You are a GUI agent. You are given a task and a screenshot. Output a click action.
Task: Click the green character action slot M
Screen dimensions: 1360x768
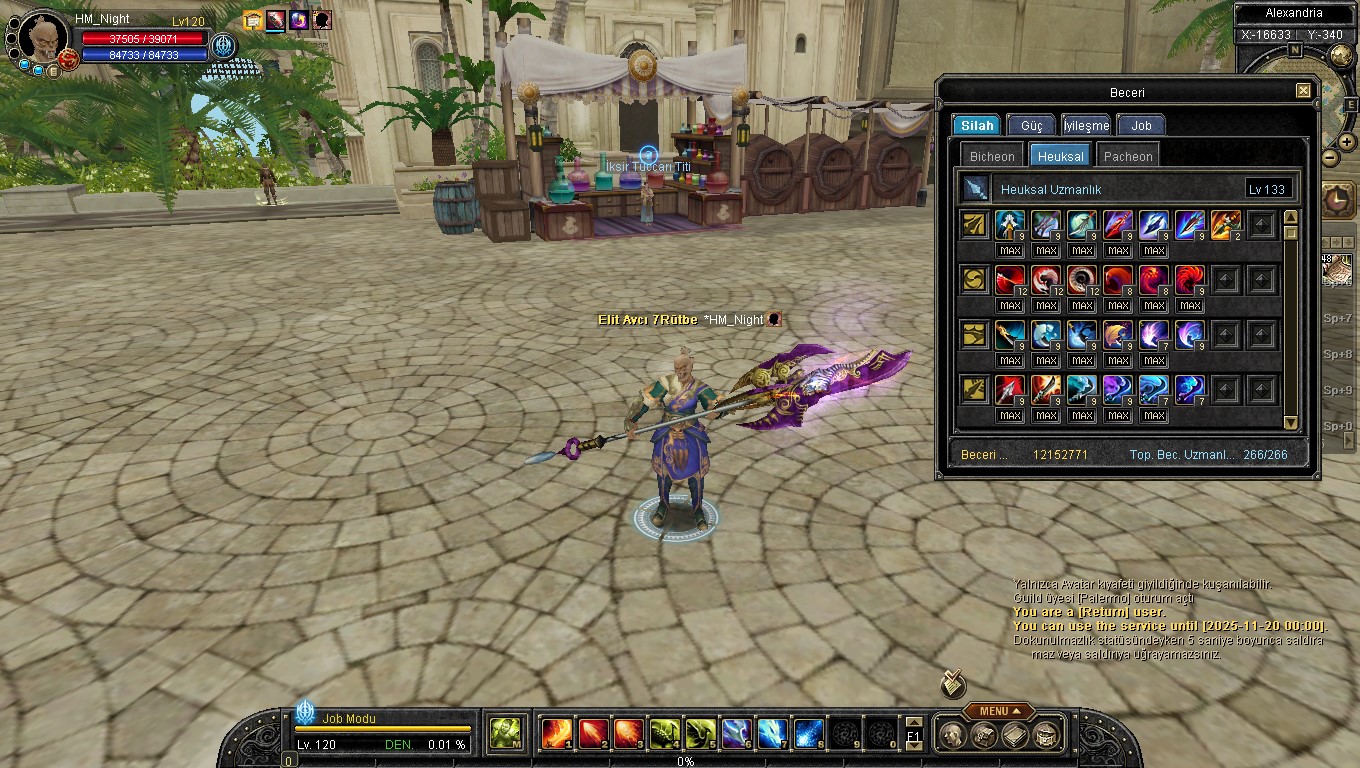pyautogui.click(x=505, y=734)
